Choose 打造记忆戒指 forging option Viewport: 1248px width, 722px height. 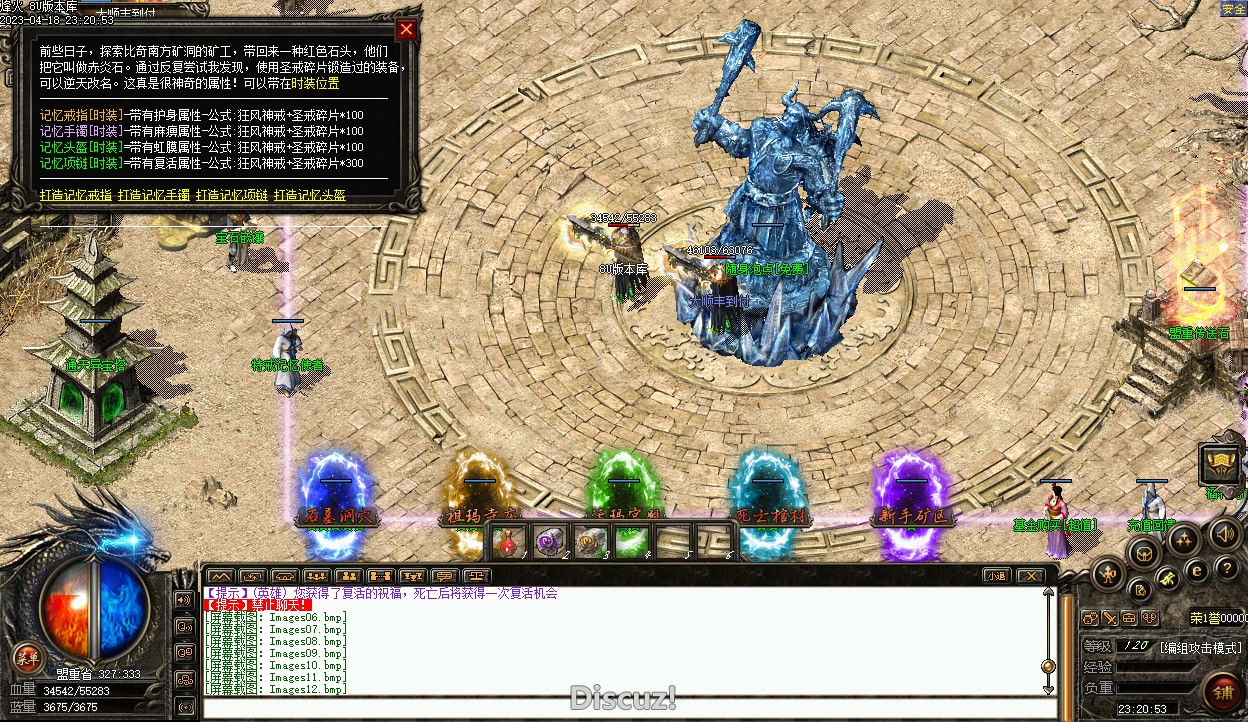click(76, 195)
